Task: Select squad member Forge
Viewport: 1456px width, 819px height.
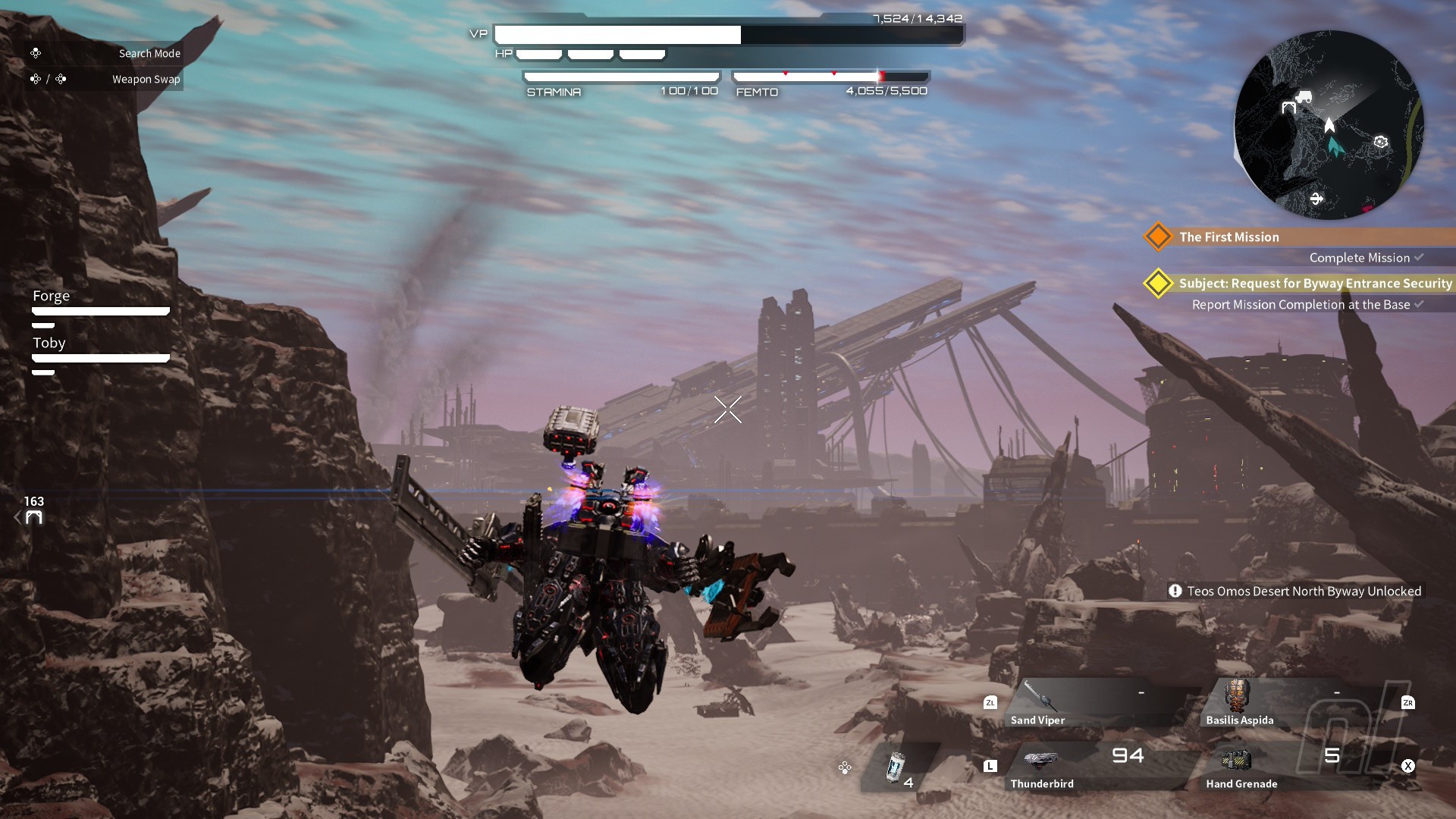Action: 51,296
